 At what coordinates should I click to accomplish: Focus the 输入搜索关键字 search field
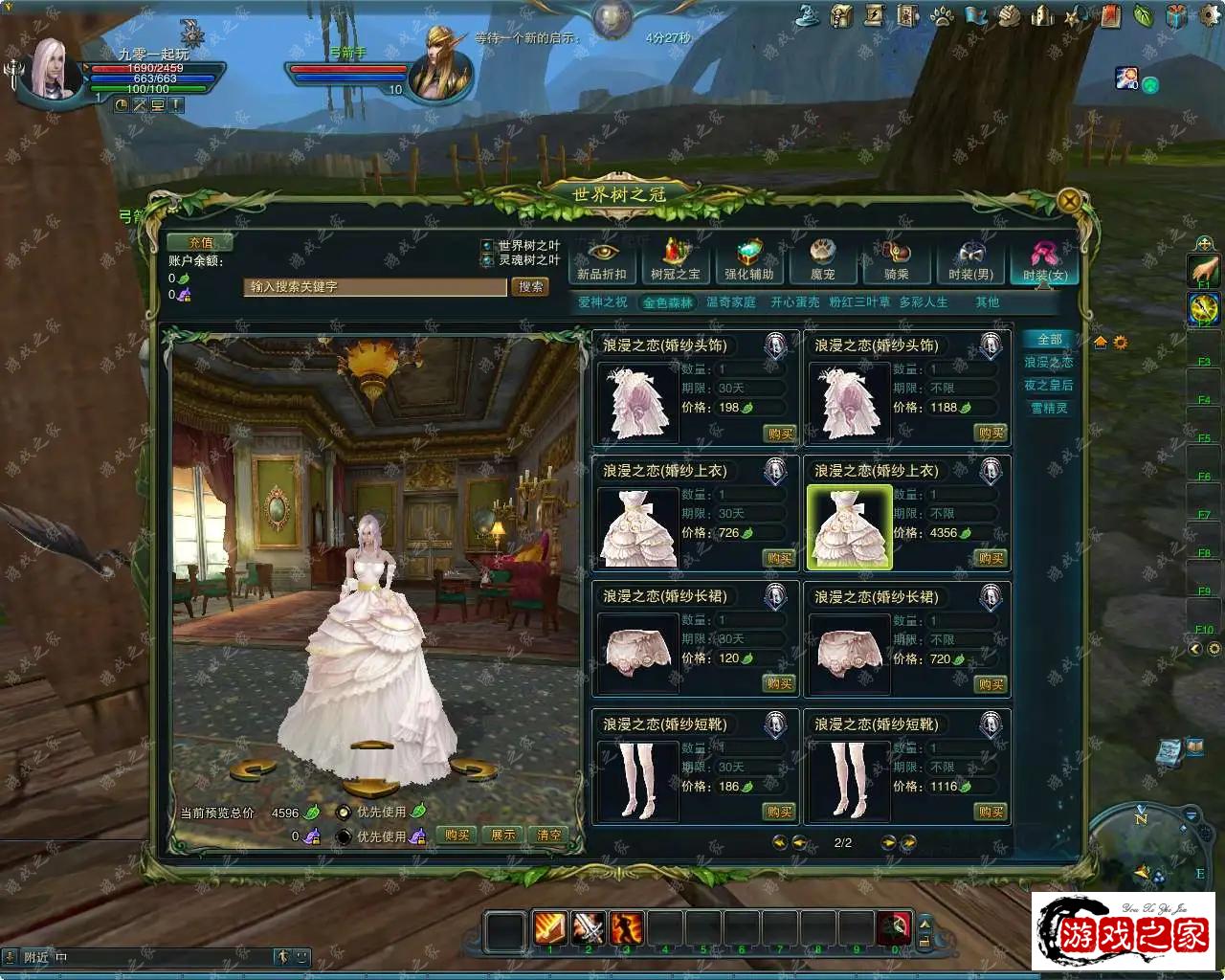point(374,287)
